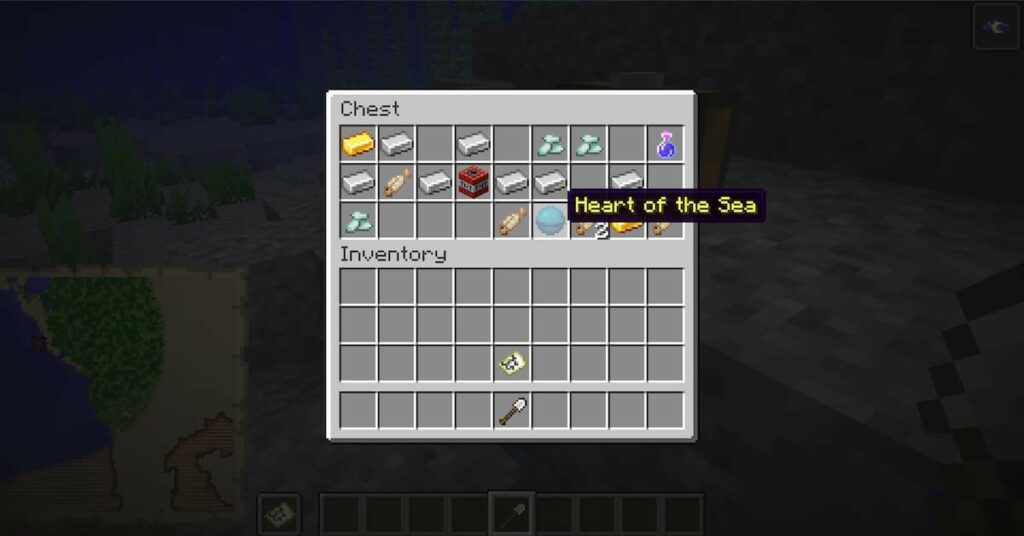Select the treasure map in the inventory

pyautogui.click(x=512, y=363)
